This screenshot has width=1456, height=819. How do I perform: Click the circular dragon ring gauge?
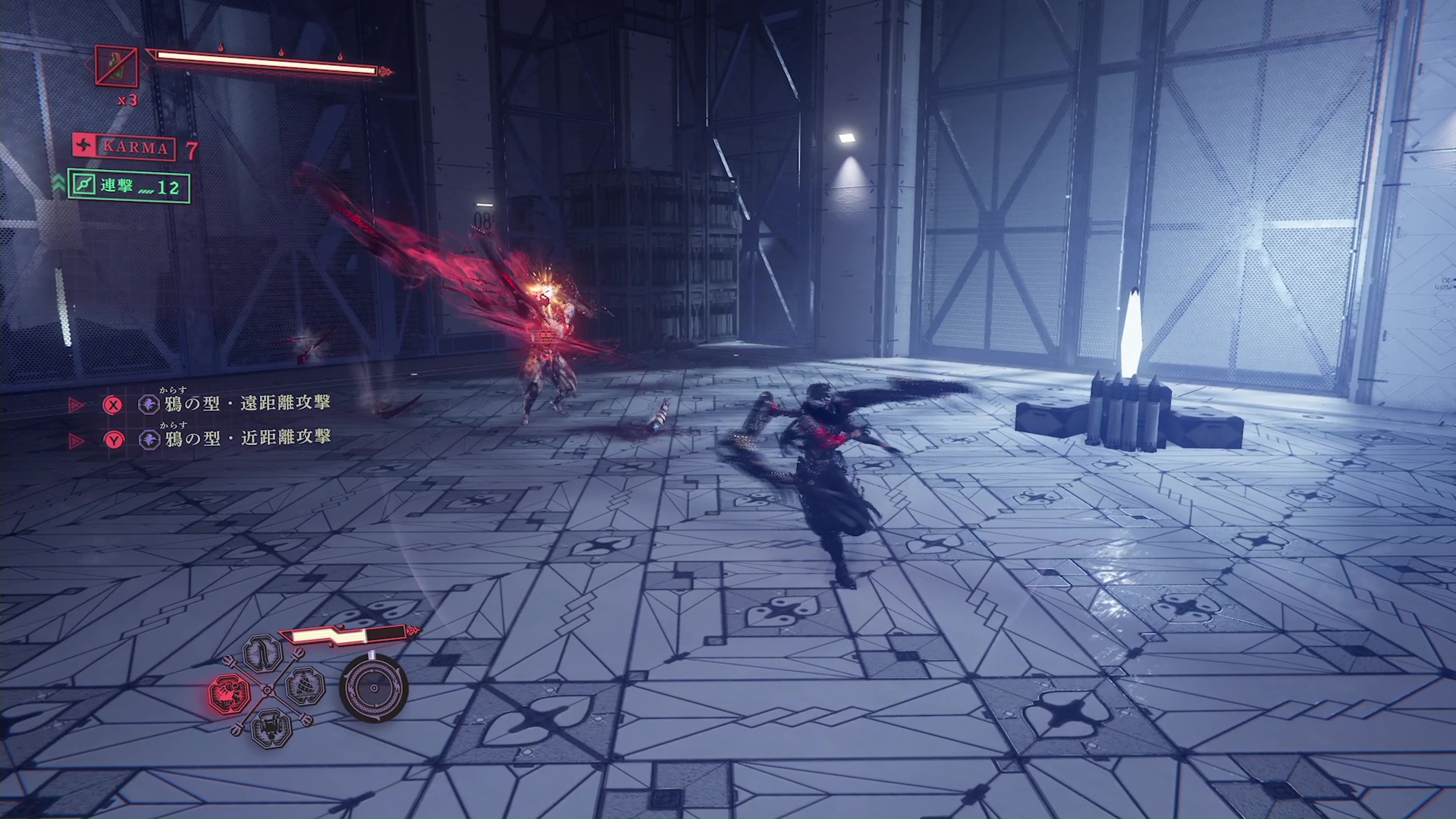pos(374,688)
